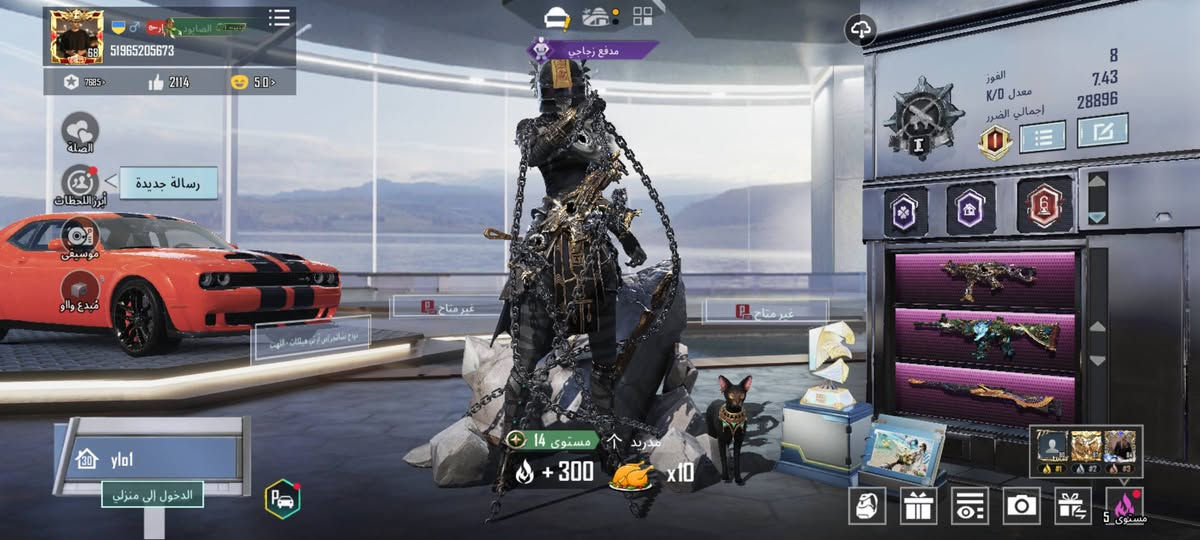Viewport: 1200px width, 540px height.
Task: Click the camera screenshot button
Action: 1021,506
